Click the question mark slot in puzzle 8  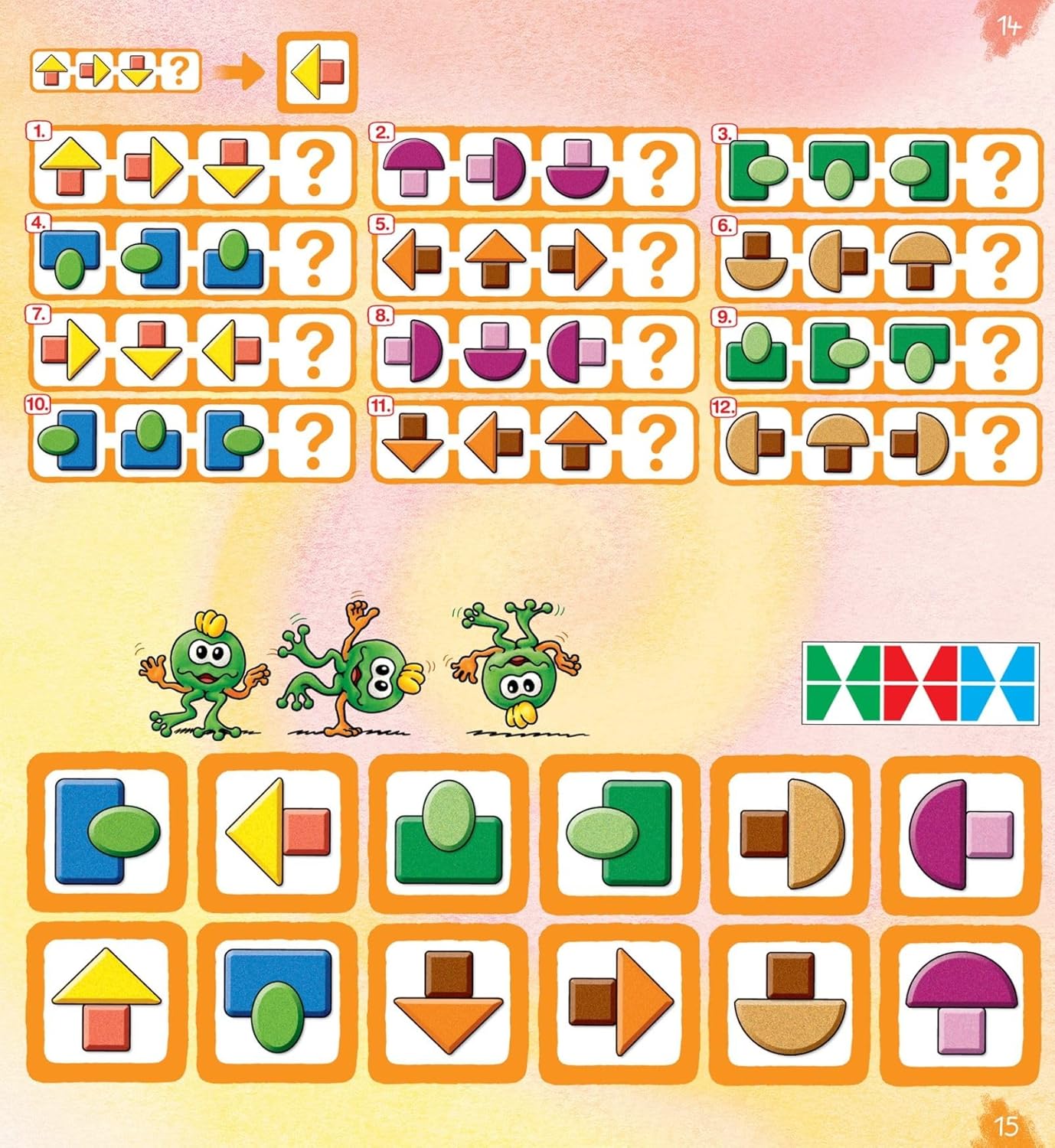(657, 350)
